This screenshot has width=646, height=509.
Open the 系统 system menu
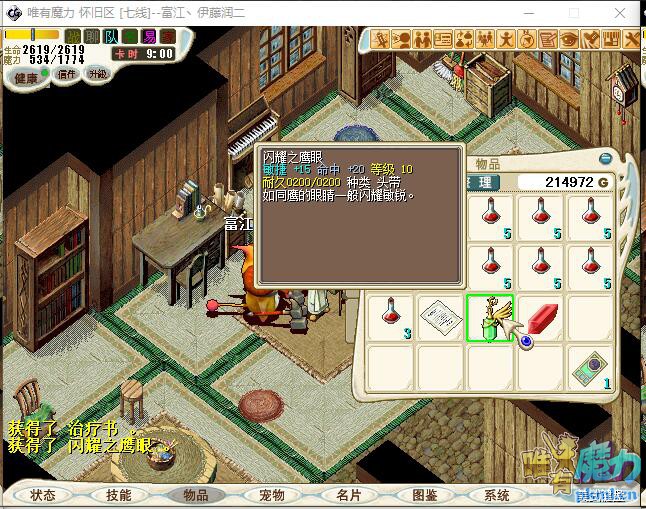(497, 495)
